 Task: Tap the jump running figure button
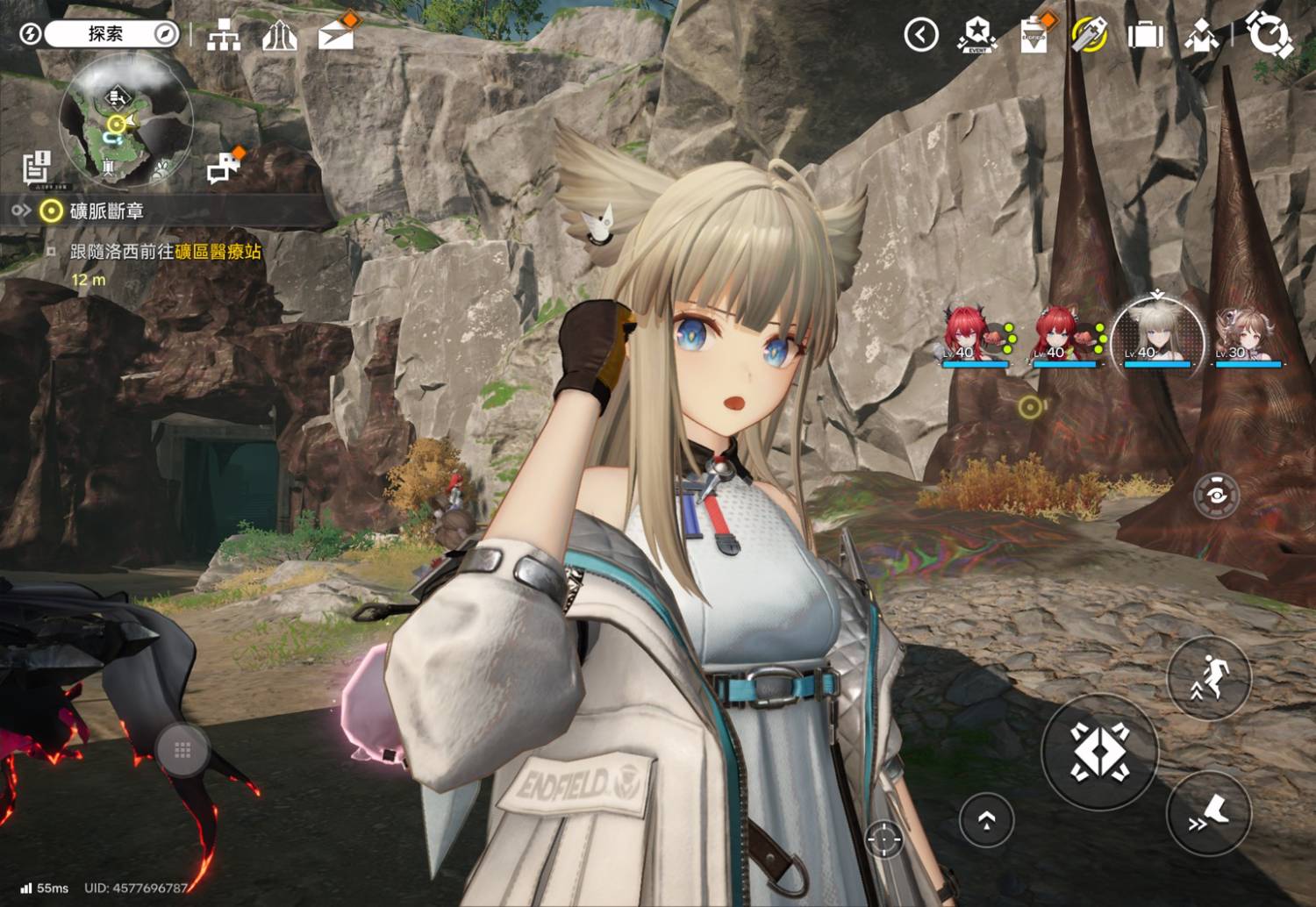pyautogui.click(x=1209, y=679)
